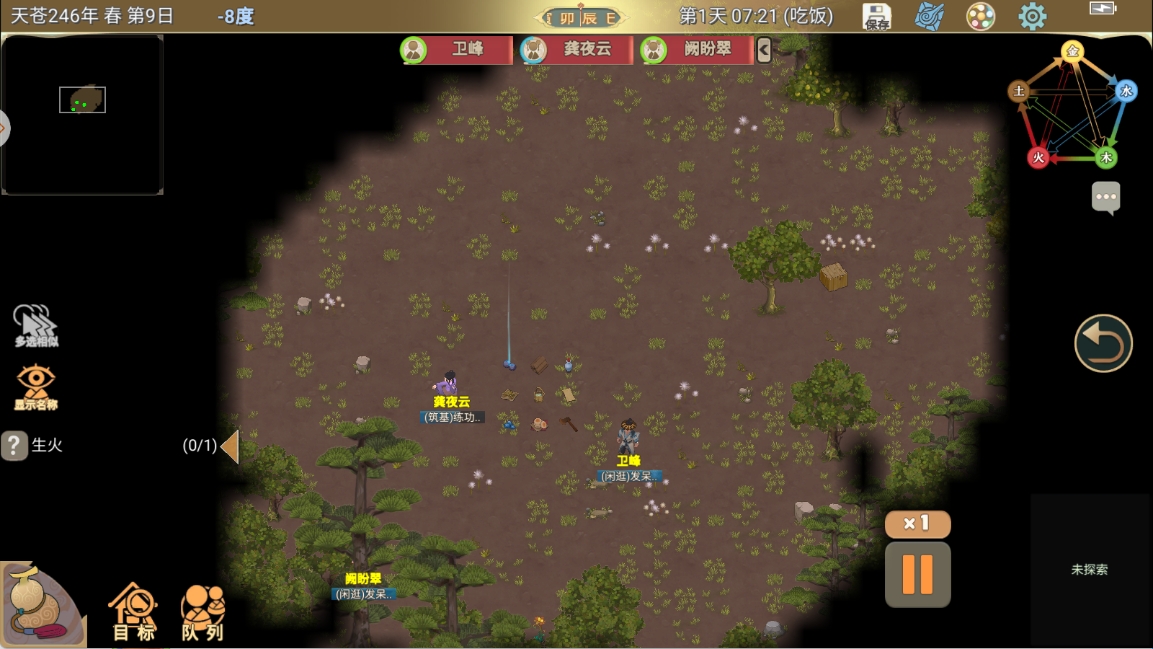Select character tab 阚盼翠
The image size is (1153, 649).
[696, 50]
